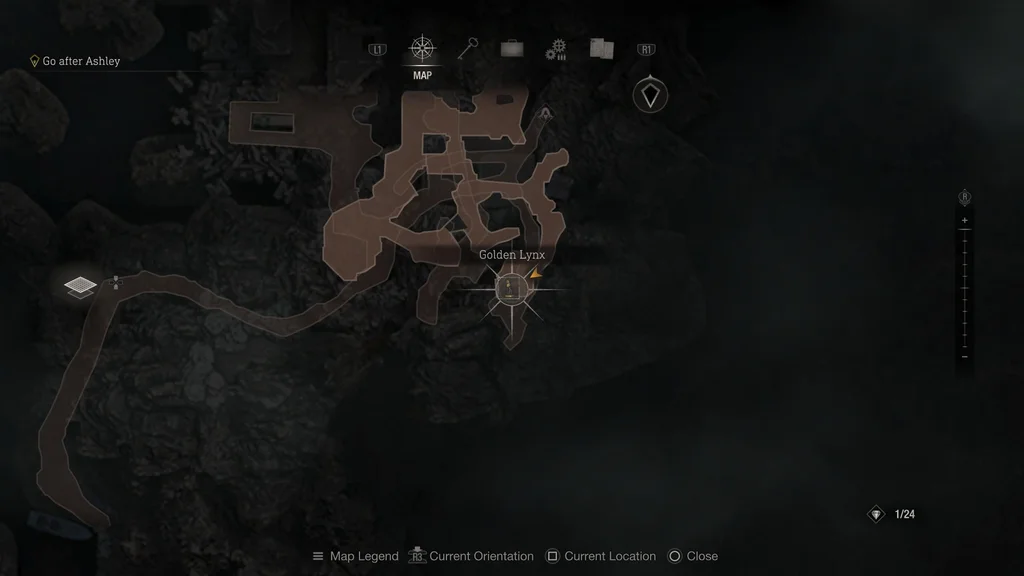Viewport: 1024px width, 576px height.
Task: Center map on Current Location
Action: tap(600, 556)
